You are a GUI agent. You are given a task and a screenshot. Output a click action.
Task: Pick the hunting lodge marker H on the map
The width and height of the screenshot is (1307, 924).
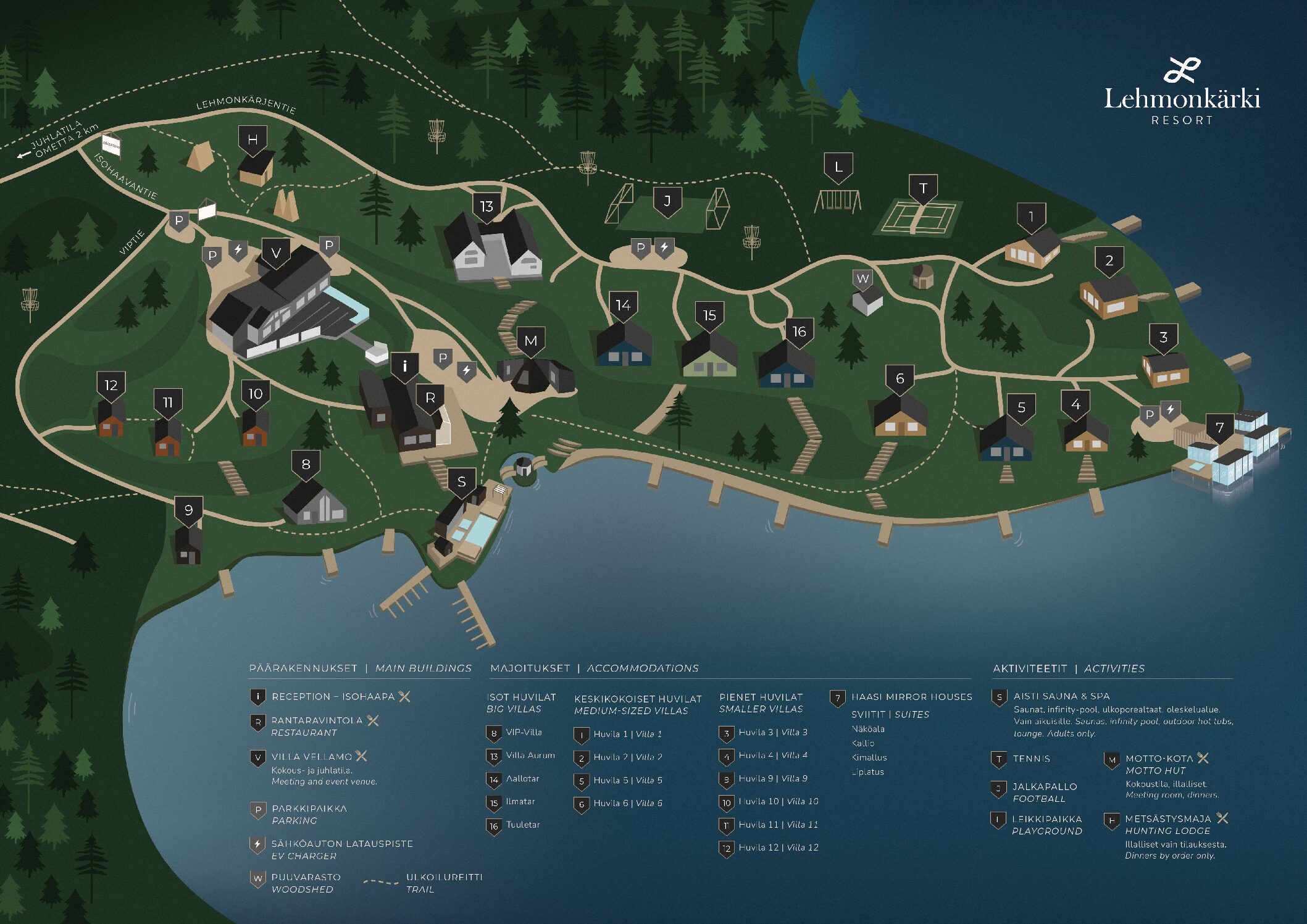pos(253,141)
